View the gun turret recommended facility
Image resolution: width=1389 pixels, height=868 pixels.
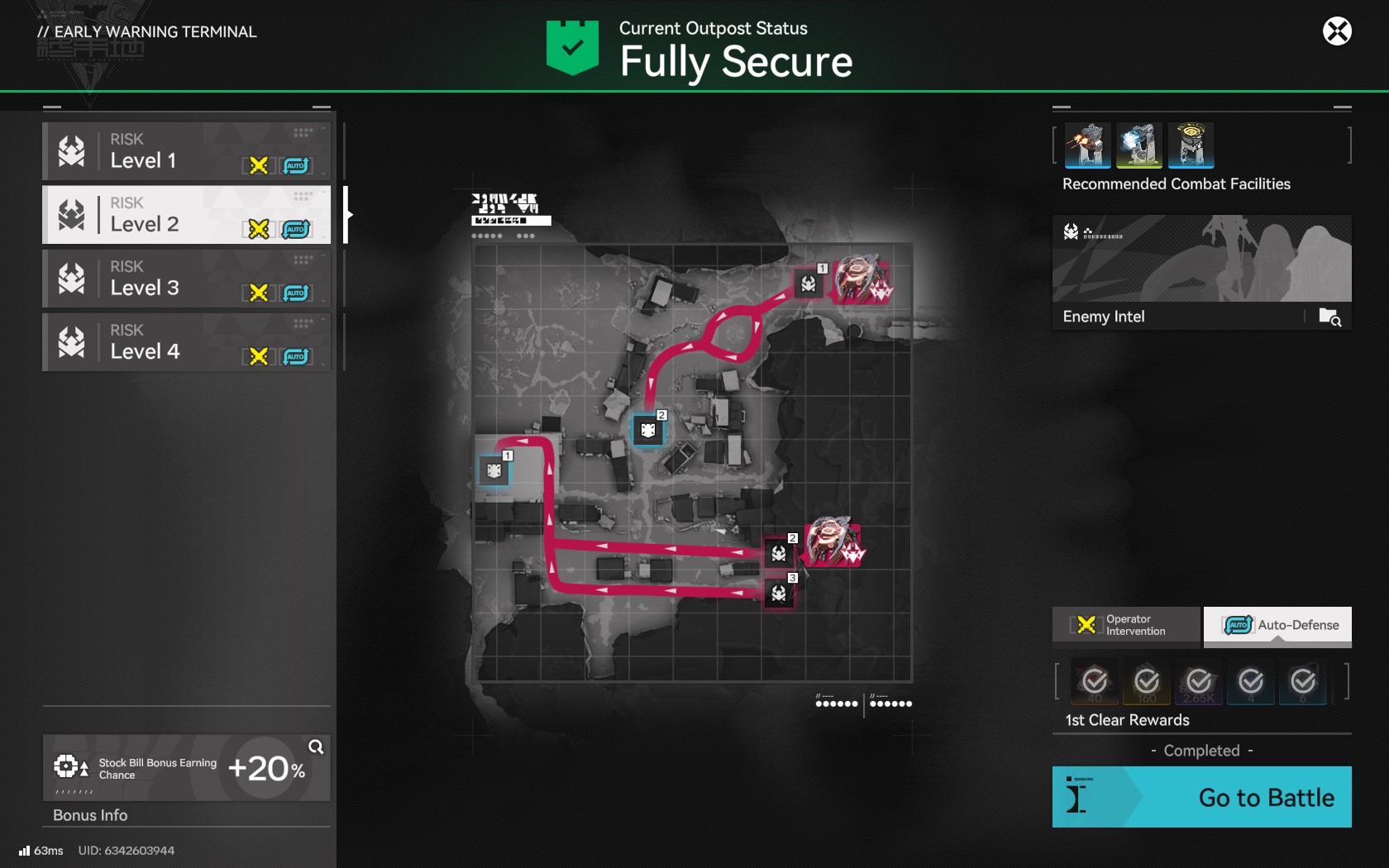click(1087, 145)
